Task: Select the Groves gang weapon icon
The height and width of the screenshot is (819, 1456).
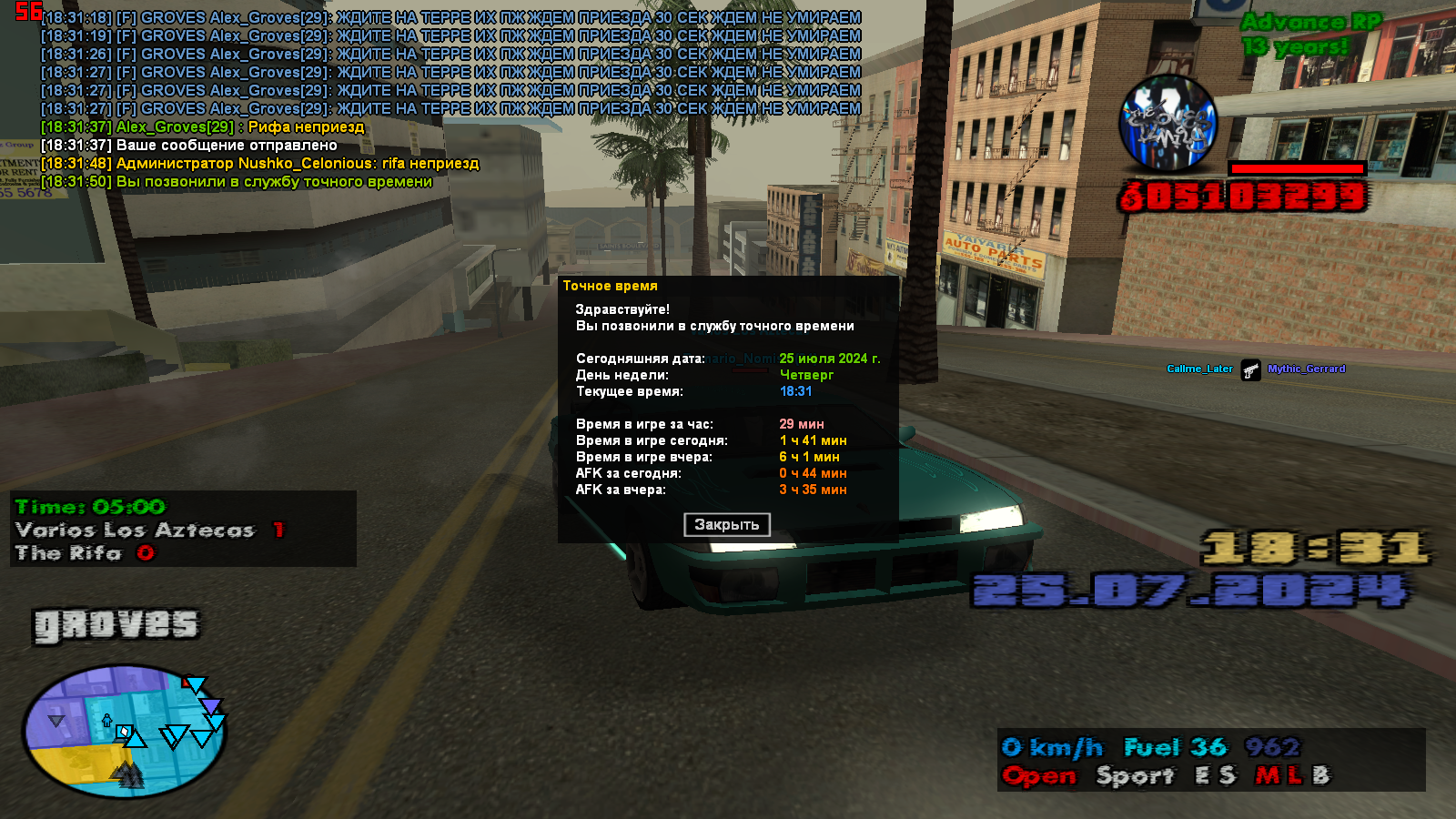Action: tap(1167, 124)
